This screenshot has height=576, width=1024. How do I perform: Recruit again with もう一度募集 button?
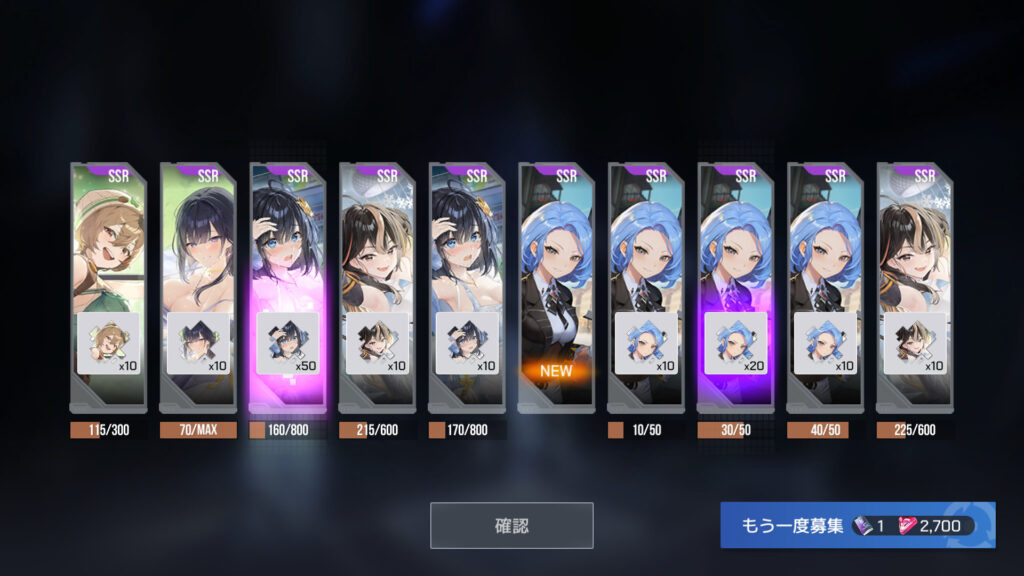click(x=857, y=525)
